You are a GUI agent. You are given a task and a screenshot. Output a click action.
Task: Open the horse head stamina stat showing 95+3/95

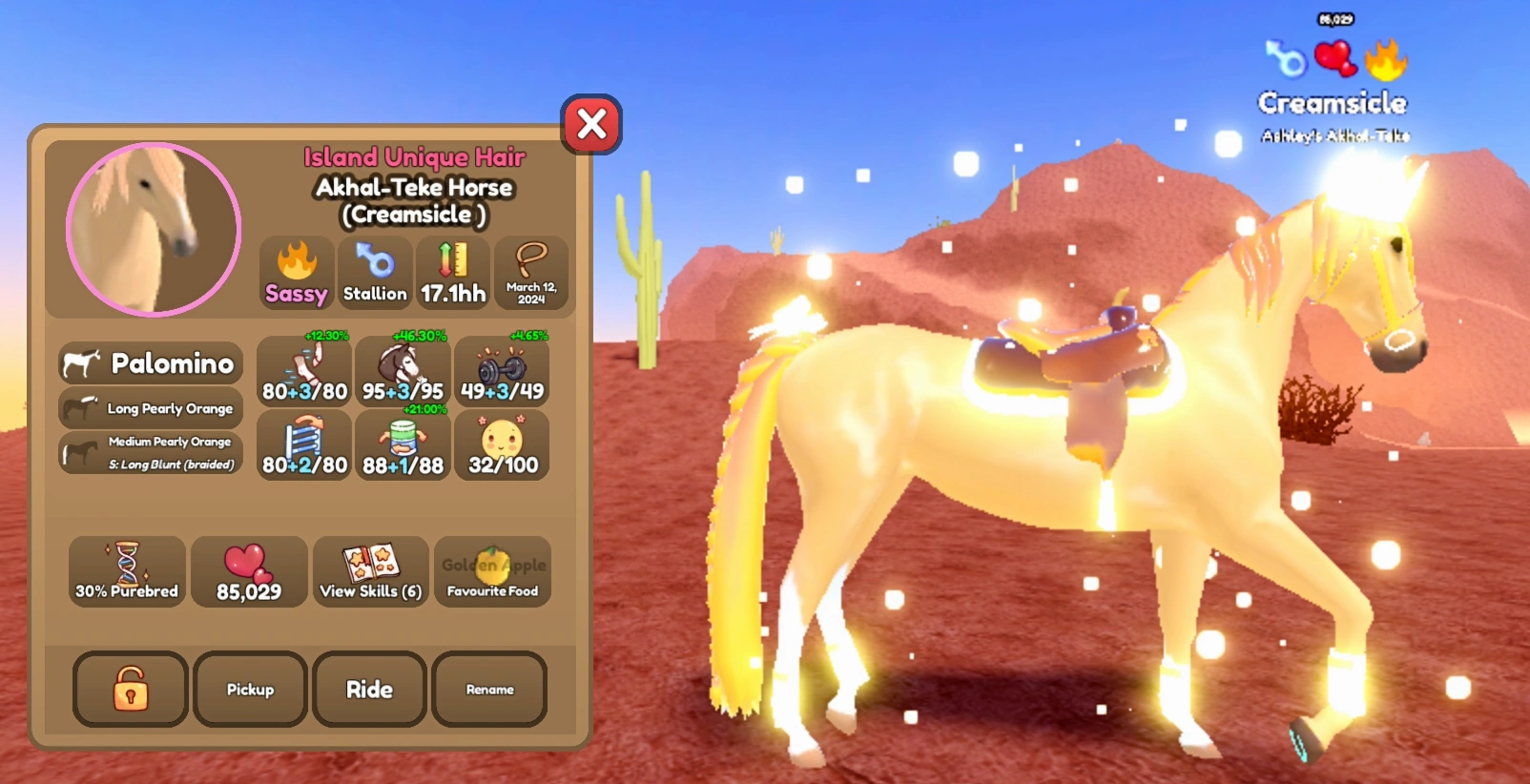tap(403, 370)
